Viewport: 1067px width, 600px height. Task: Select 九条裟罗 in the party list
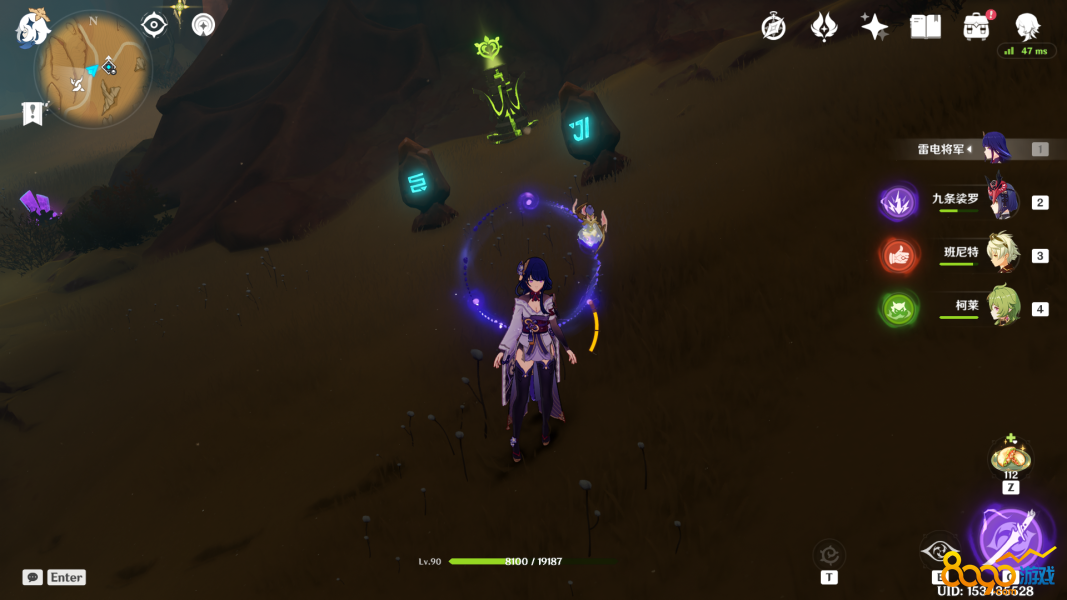[1001, 200]
